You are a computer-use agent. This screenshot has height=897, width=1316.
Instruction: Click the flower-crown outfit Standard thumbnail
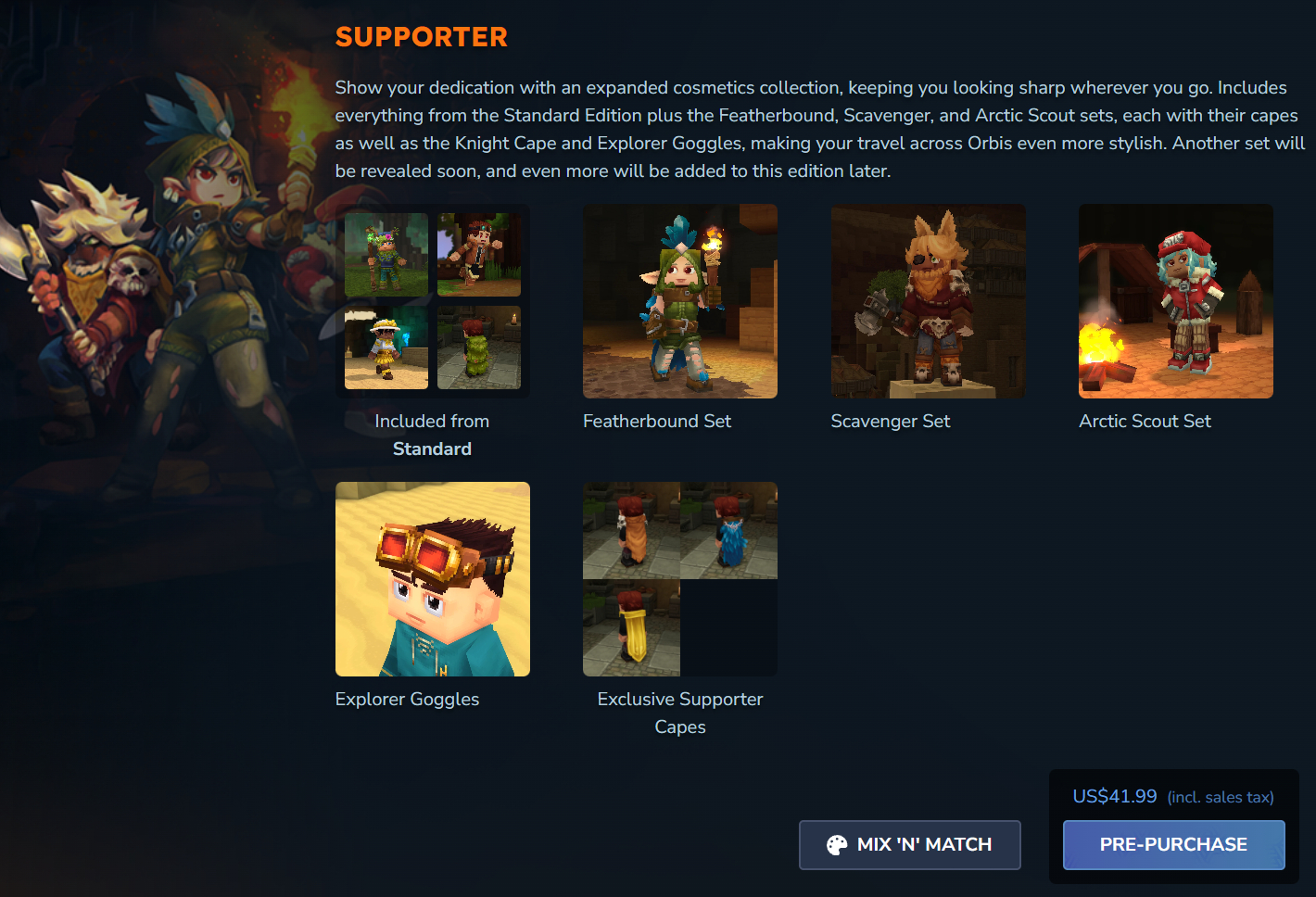(386, 253)
